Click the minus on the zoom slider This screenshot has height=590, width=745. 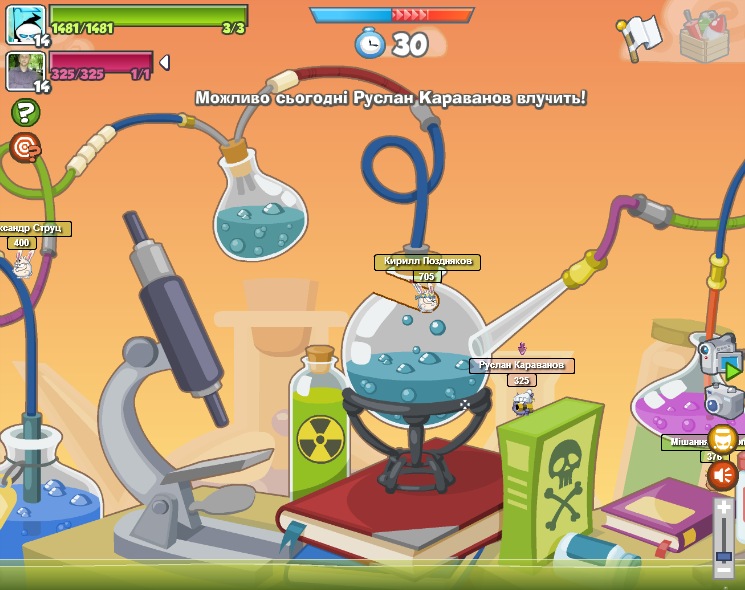[724, 570]
